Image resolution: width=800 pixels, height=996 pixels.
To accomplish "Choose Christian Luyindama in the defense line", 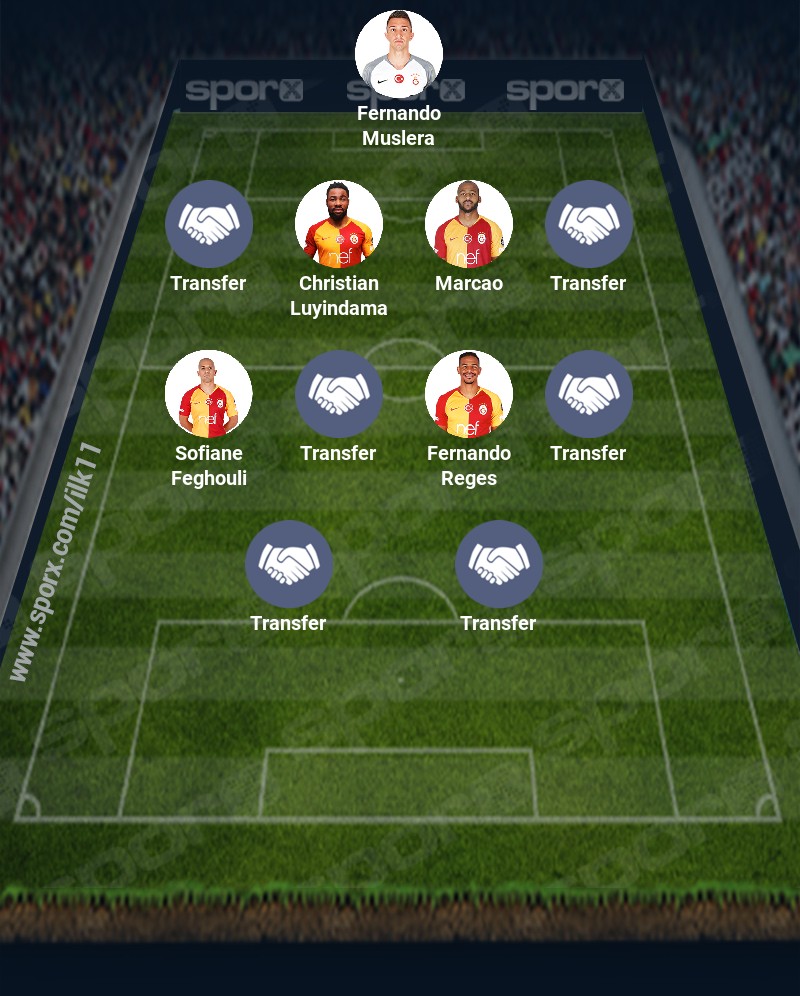I will coord(339,224).
